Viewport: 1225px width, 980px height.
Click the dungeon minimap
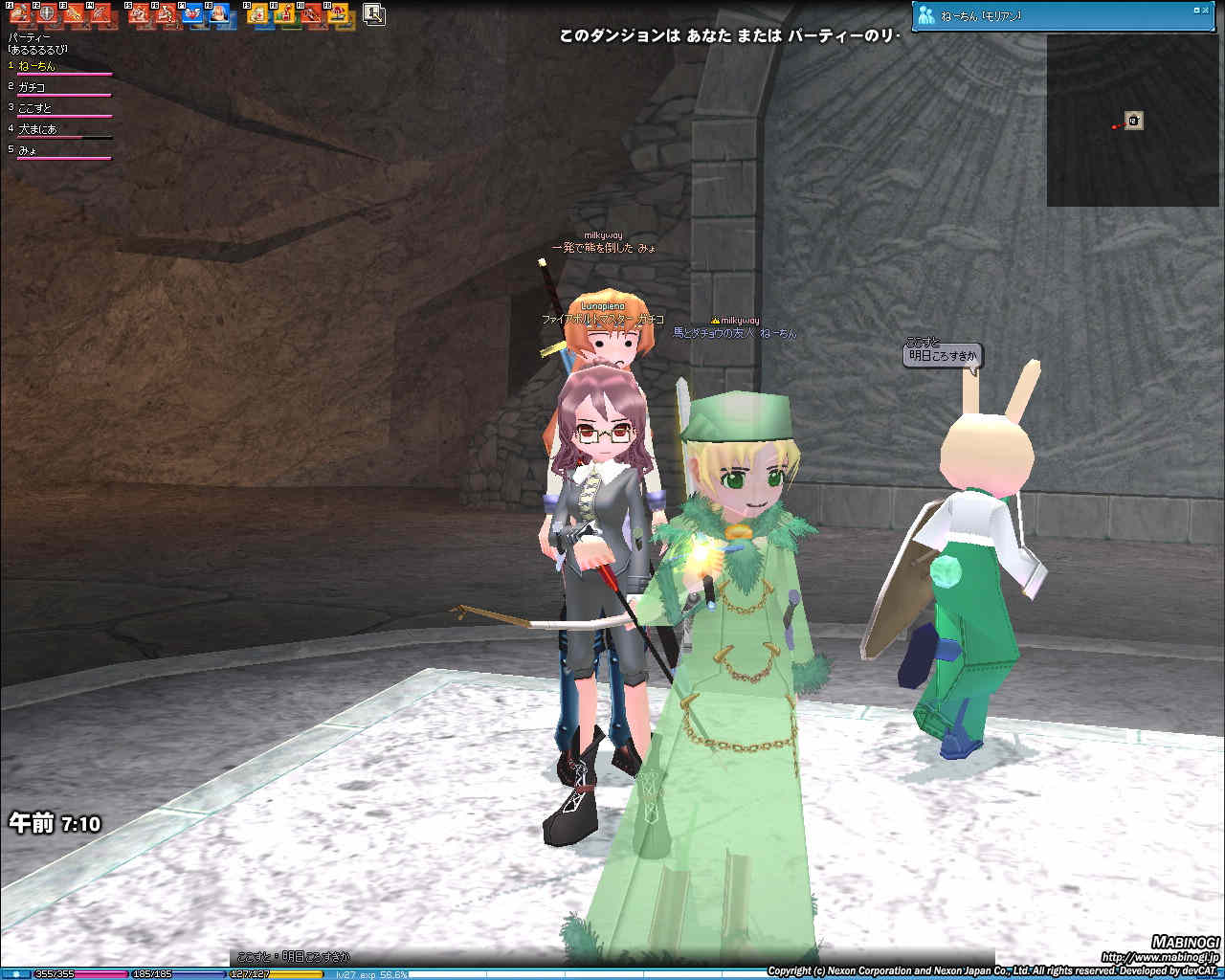point(1134,121)
